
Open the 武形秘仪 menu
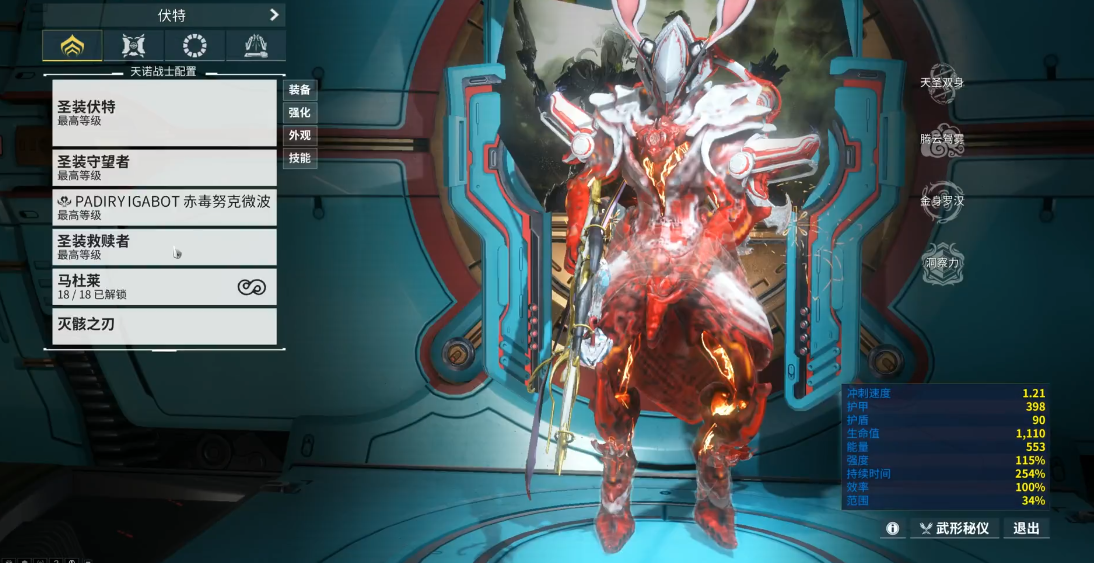click(953, 528)
